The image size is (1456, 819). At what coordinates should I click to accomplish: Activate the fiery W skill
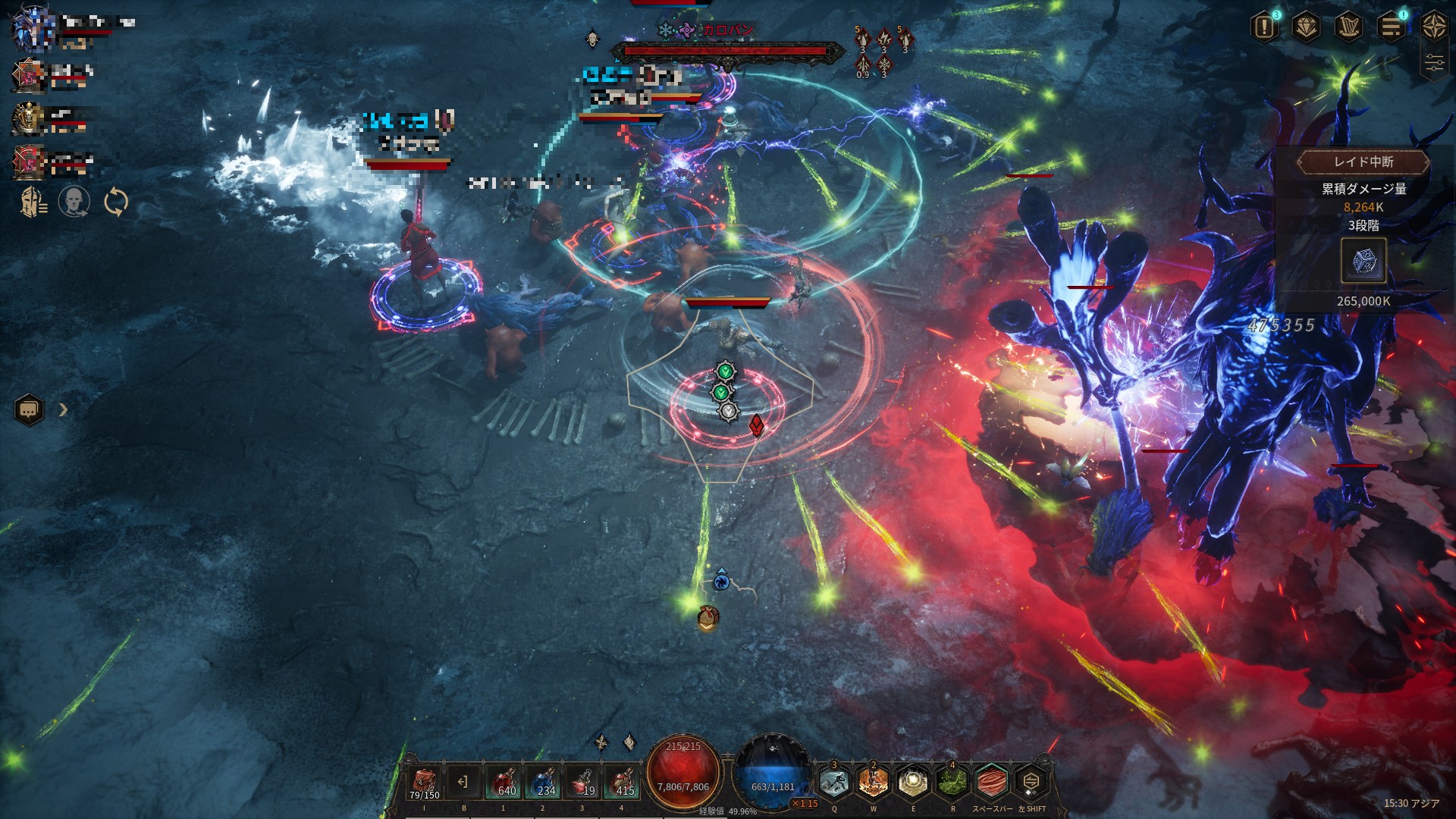point(874,782)
